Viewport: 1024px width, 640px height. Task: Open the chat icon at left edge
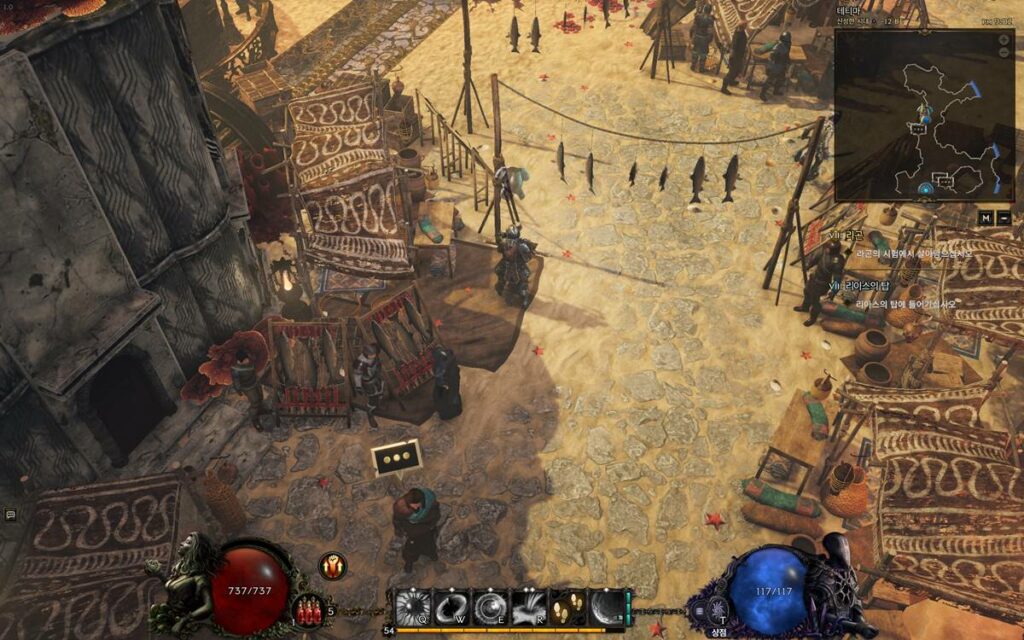10,514
